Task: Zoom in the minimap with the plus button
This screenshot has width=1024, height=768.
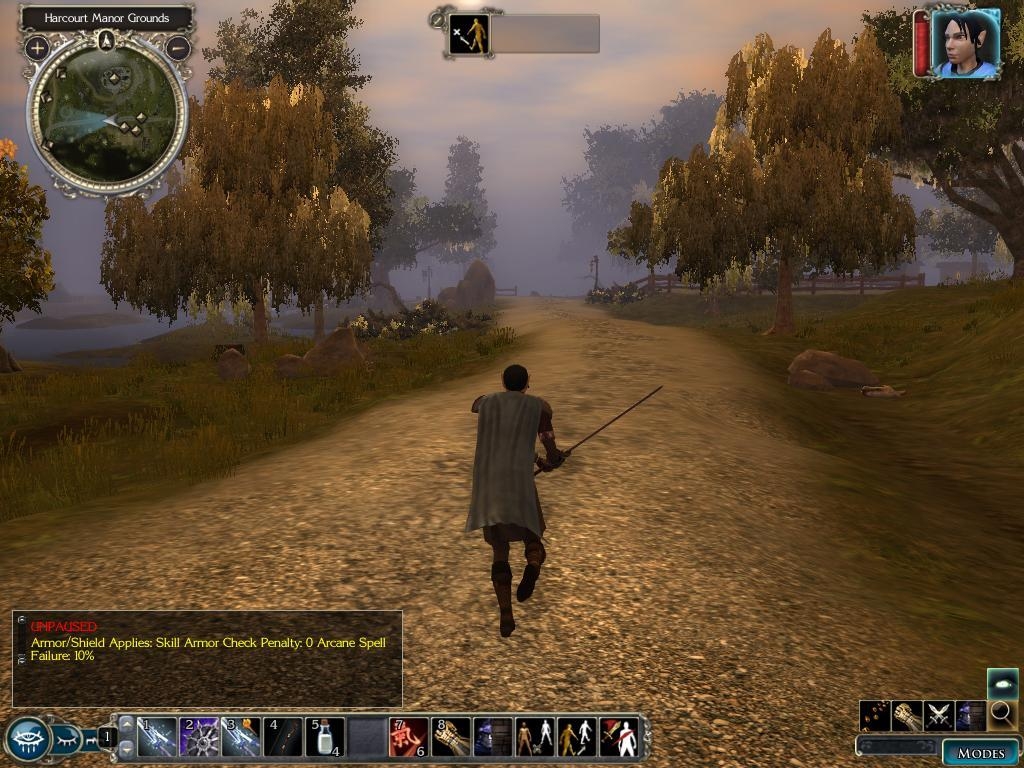Action: [37, 47]
